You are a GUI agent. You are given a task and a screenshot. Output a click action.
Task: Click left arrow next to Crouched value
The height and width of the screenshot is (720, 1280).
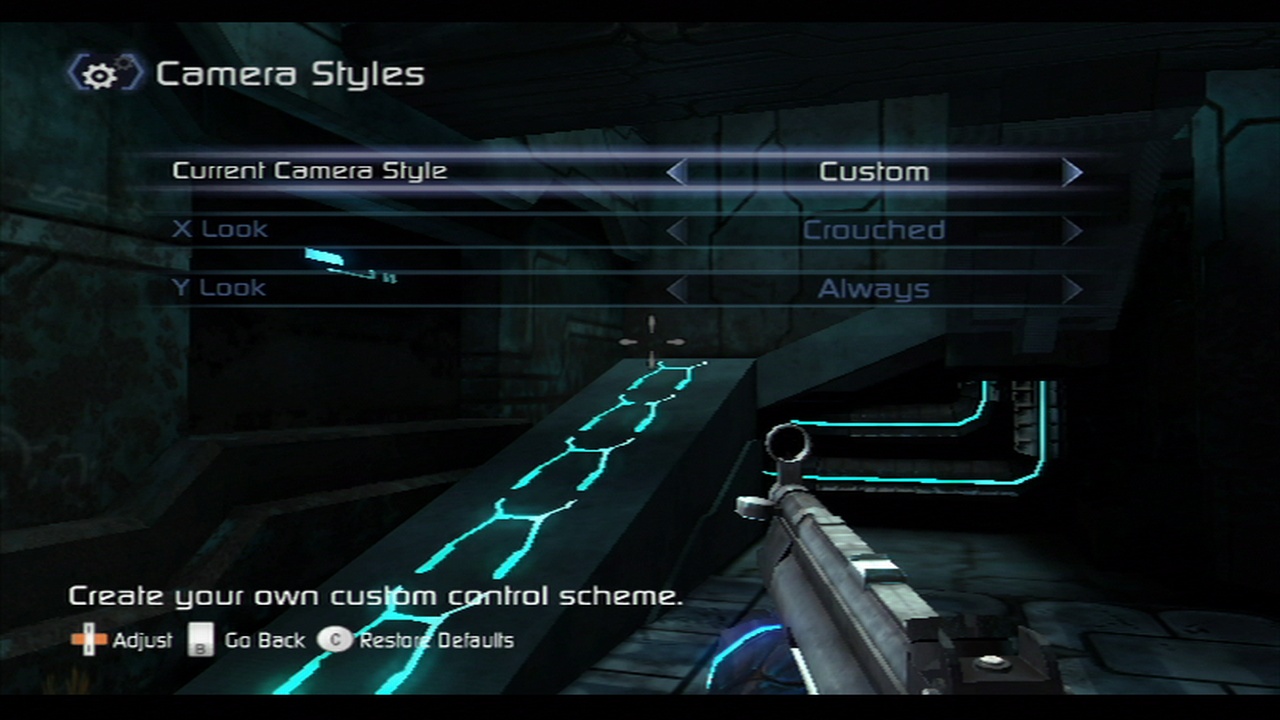(x=677, y=231)
